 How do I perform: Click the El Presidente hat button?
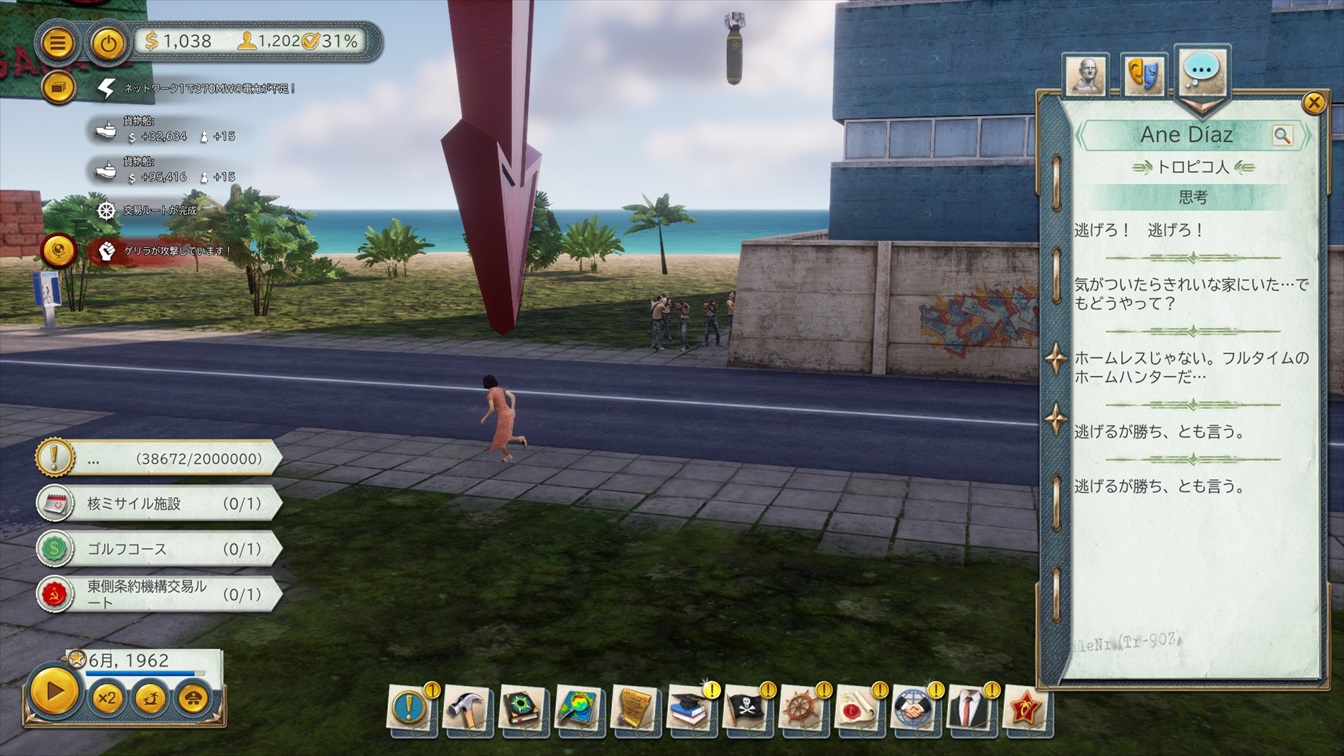pyautogui.click(x=194, y=697)
